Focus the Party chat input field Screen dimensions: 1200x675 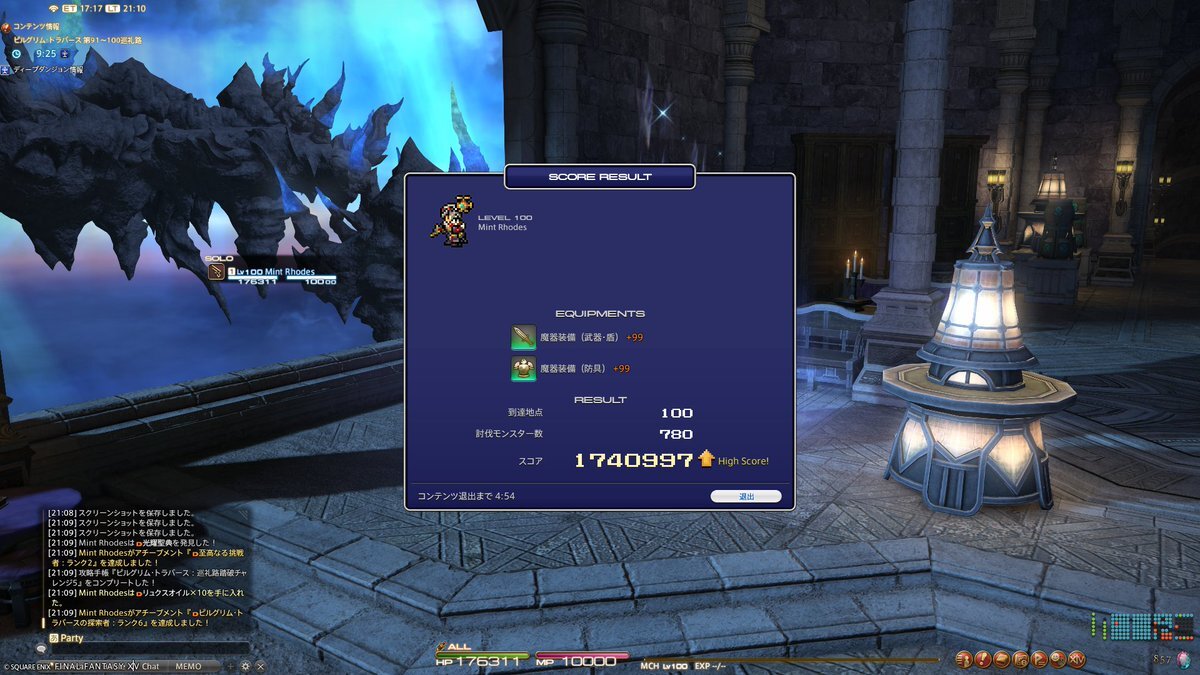(150, 649)
